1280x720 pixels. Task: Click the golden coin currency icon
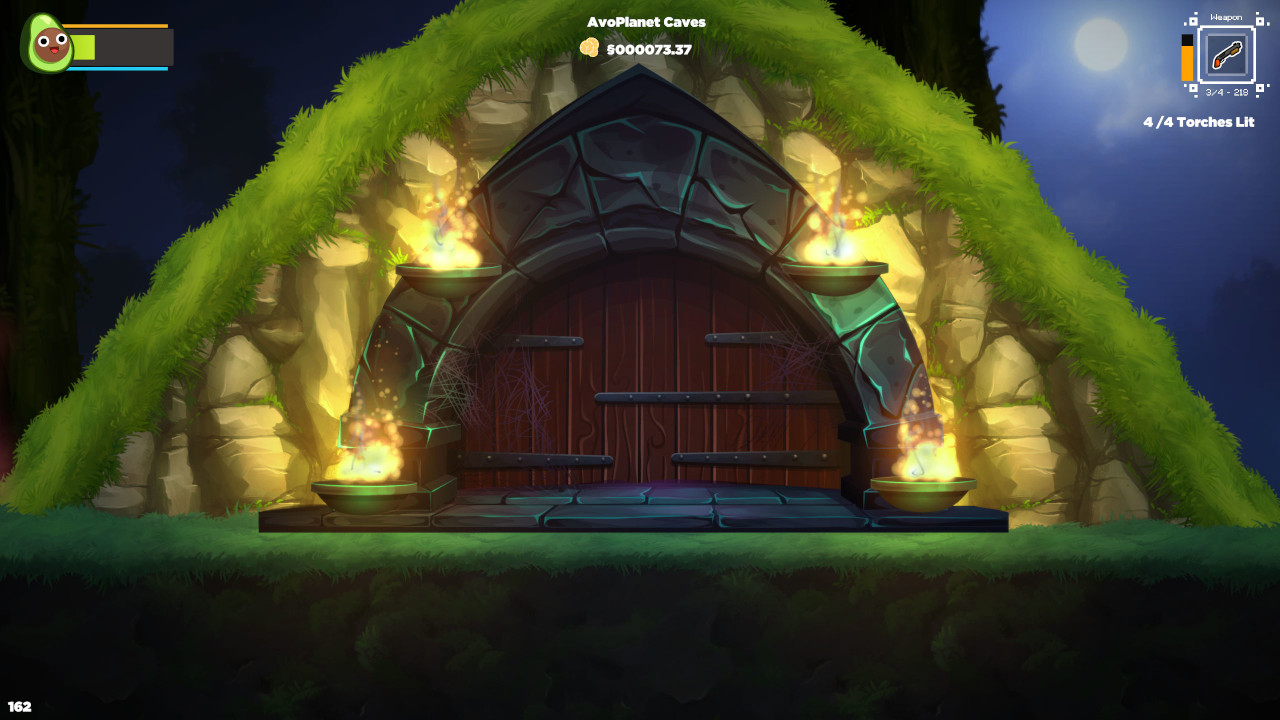click(591, 45)
